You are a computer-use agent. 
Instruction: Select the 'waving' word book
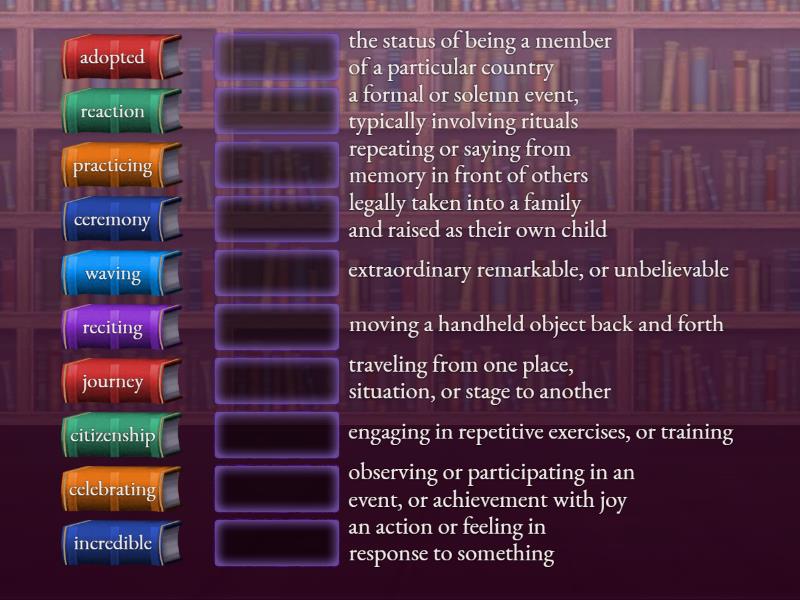click(119, 274)
